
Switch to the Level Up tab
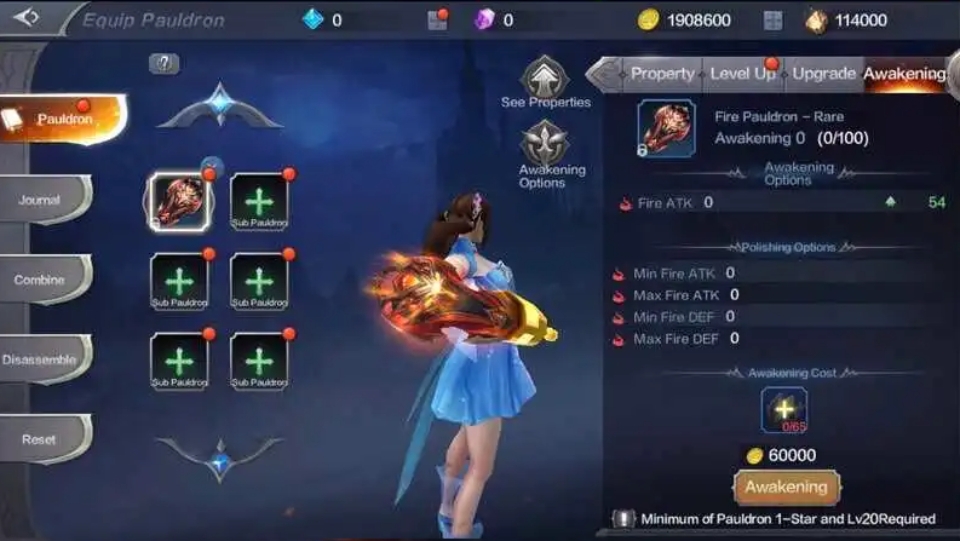(742, 74)
